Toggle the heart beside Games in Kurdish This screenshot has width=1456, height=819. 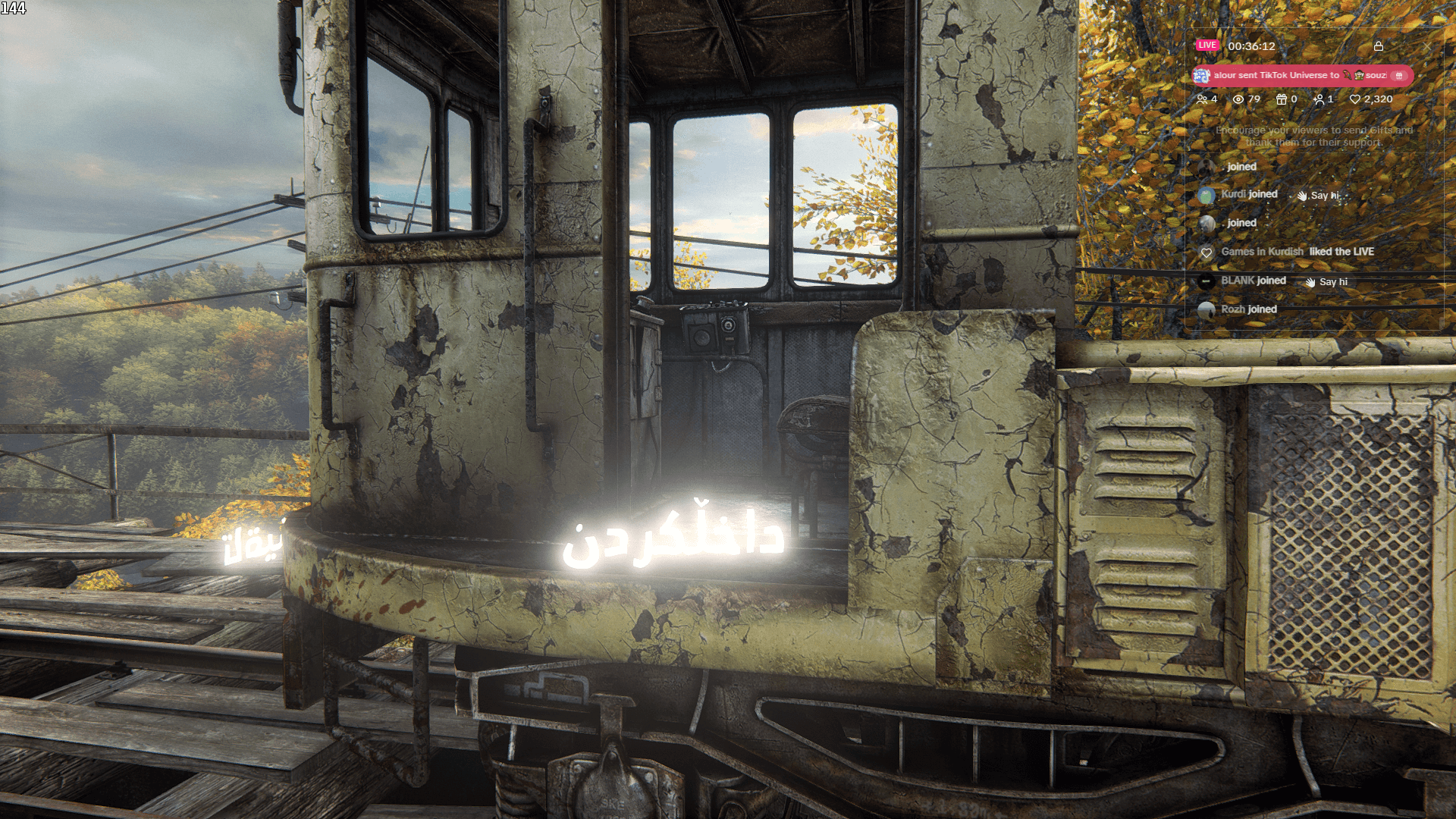(1207, 253)
